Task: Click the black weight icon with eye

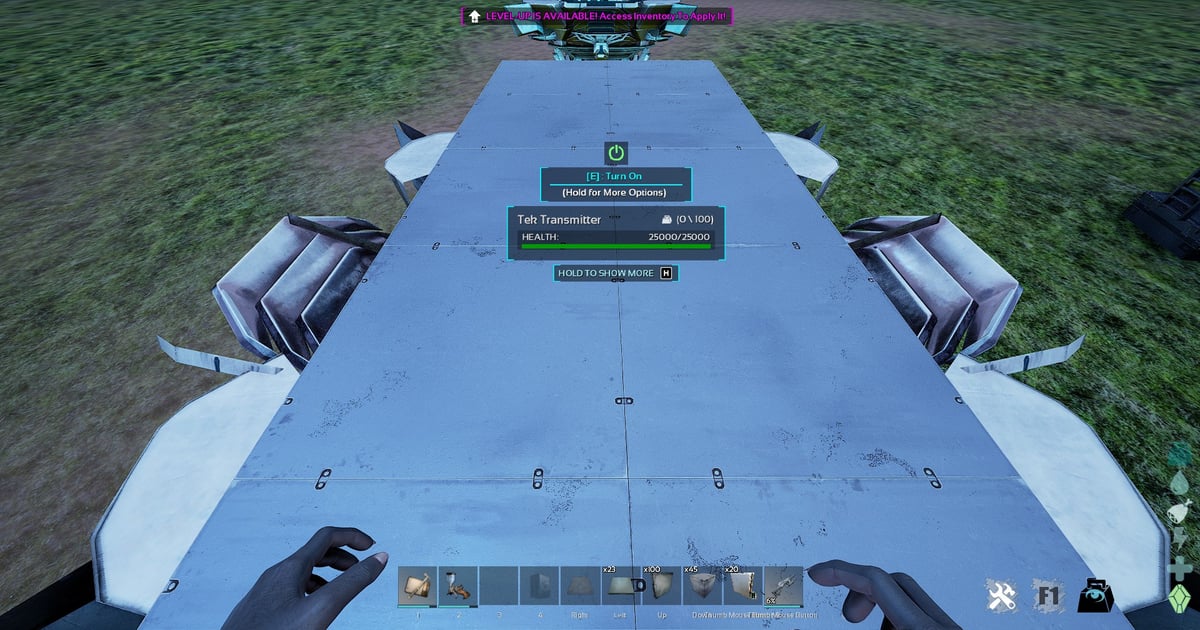Action: pyautogui.click(x=1096, y=596)
